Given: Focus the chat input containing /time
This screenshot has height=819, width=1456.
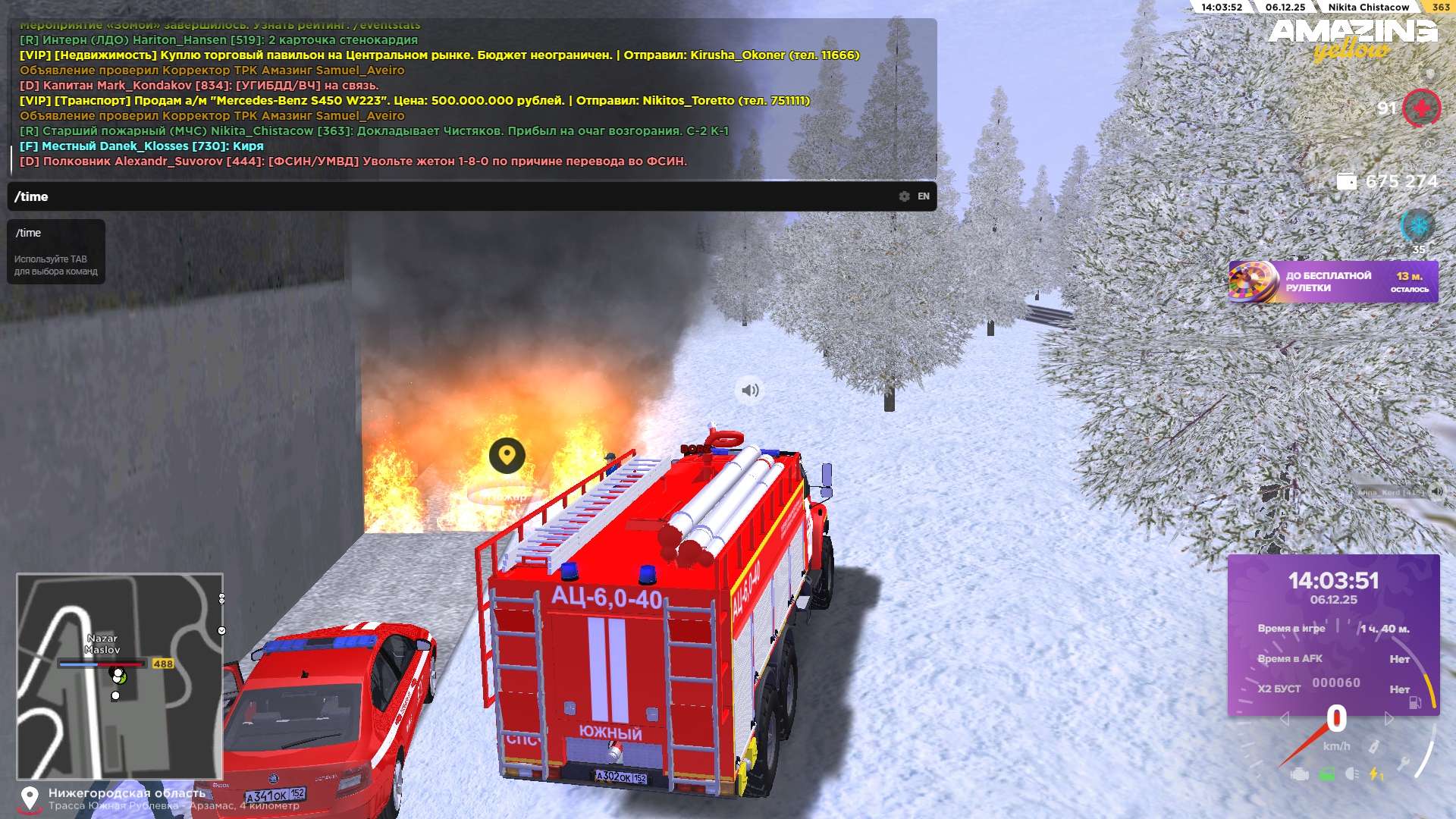Looking at the screenshot, I should pos(455,196).
